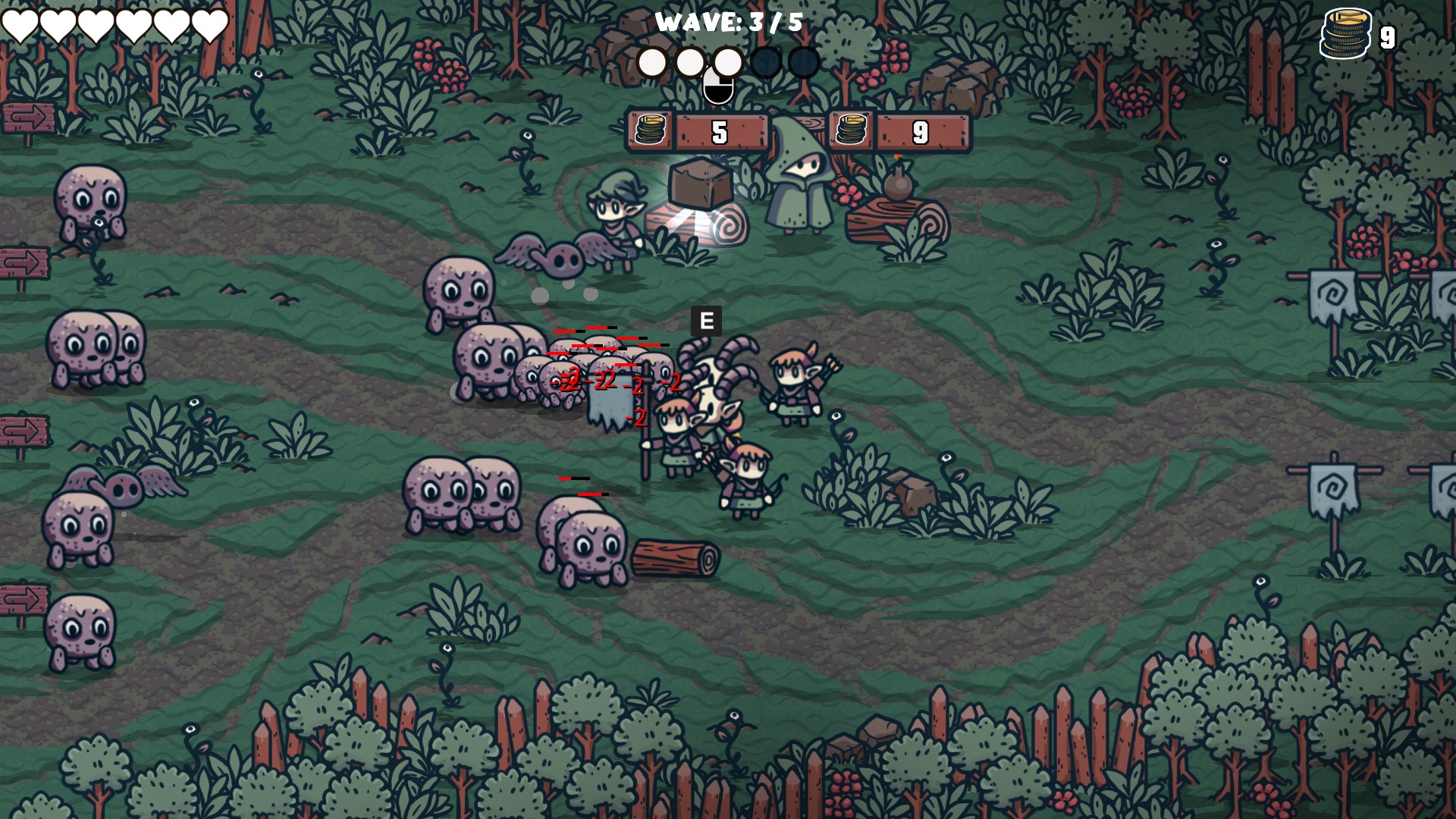Viewport: 1456px width, 819px height.
Task: Click the WAVE: 3 / 5 header text
Action: (730, 22)
